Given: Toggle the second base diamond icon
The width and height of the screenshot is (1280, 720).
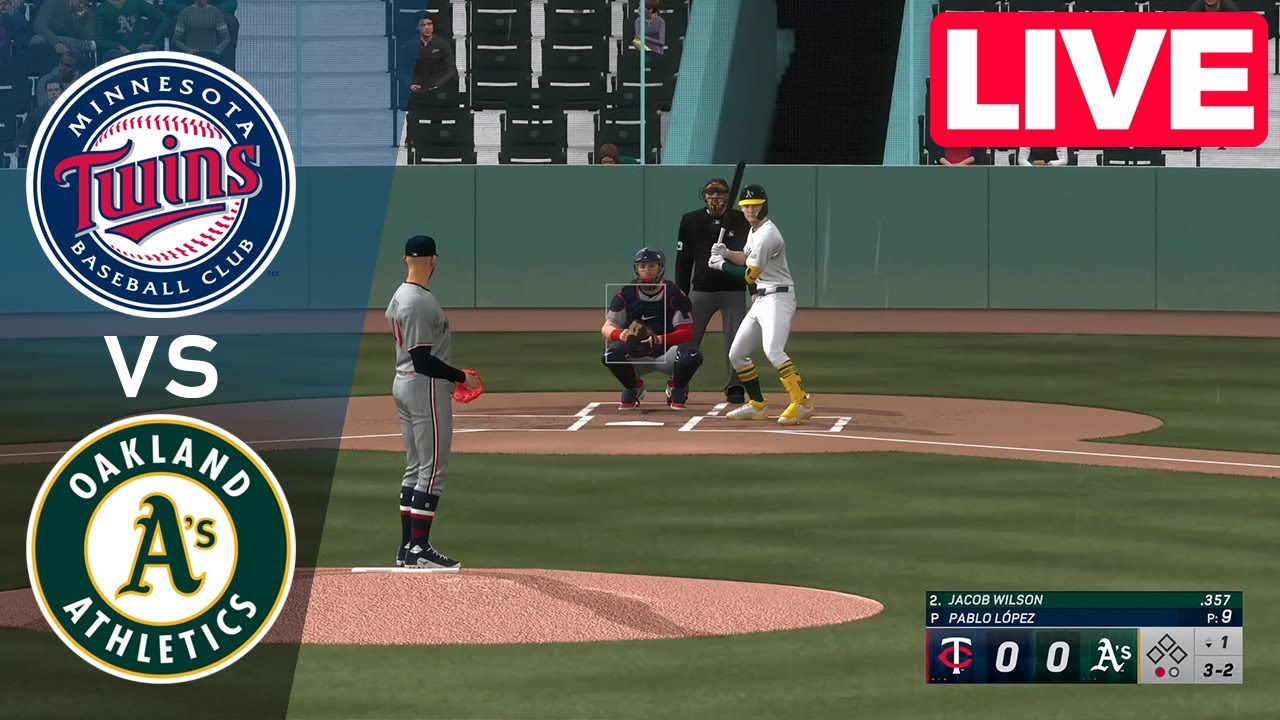Looking at the screenshot, I should (1169, 640).
